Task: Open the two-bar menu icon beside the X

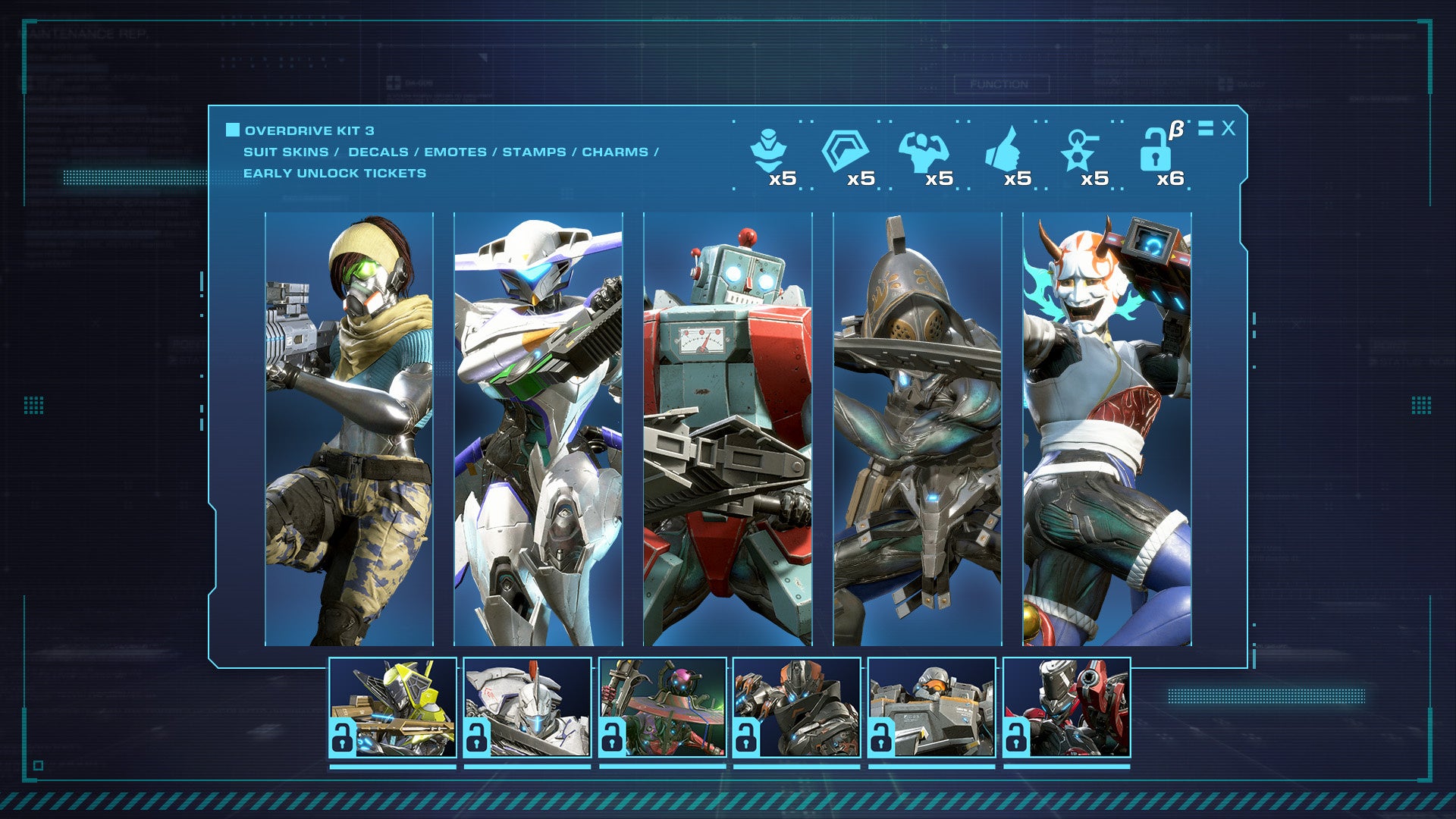Action: click(1206, 129)
